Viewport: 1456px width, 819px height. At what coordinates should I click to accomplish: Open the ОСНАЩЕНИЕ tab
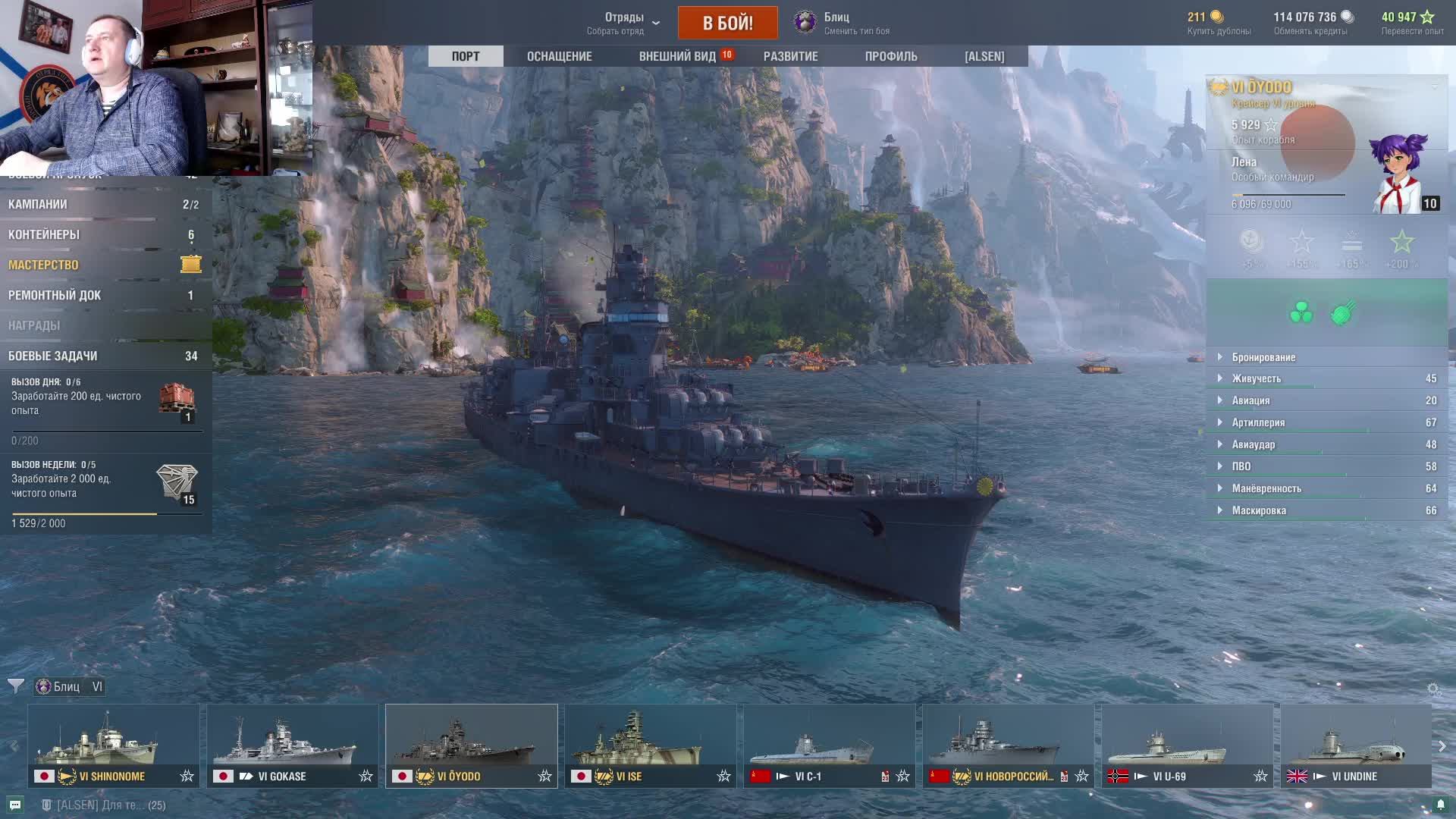point(559,56)
